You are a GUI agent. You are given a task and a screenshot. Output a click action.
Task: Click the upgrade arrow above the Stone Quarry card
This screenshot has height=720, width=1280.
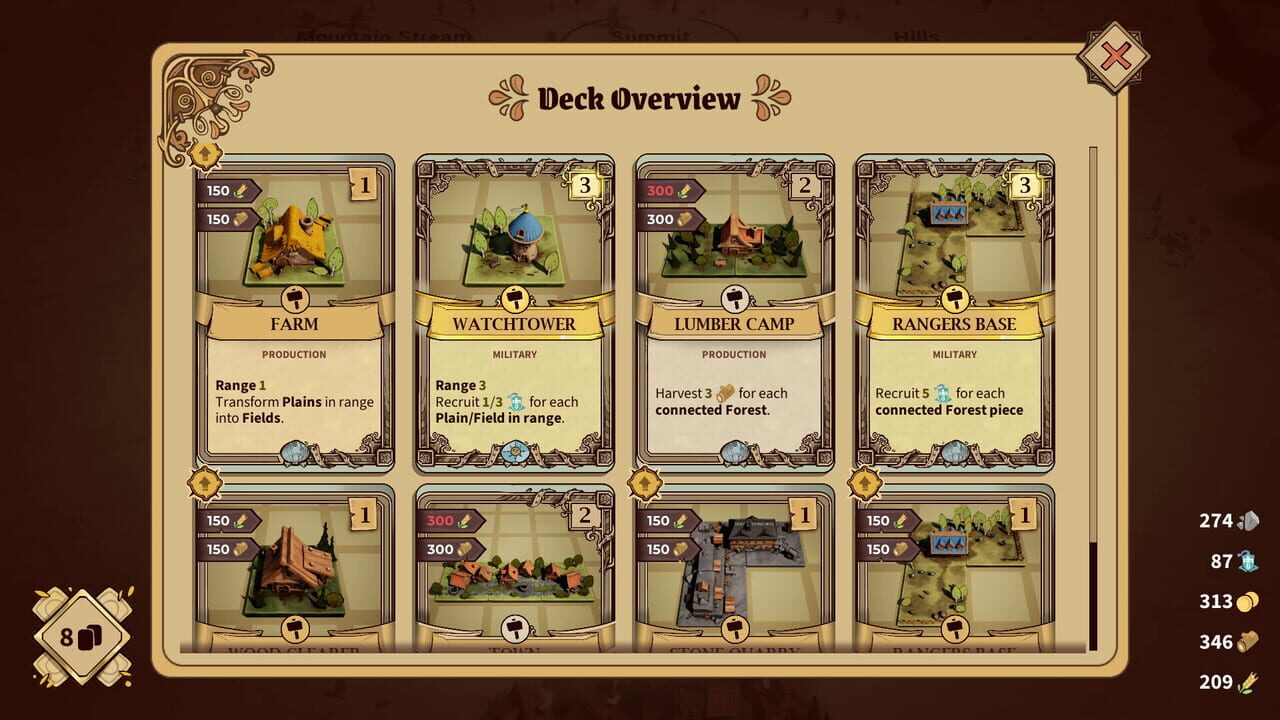(644, 485)
